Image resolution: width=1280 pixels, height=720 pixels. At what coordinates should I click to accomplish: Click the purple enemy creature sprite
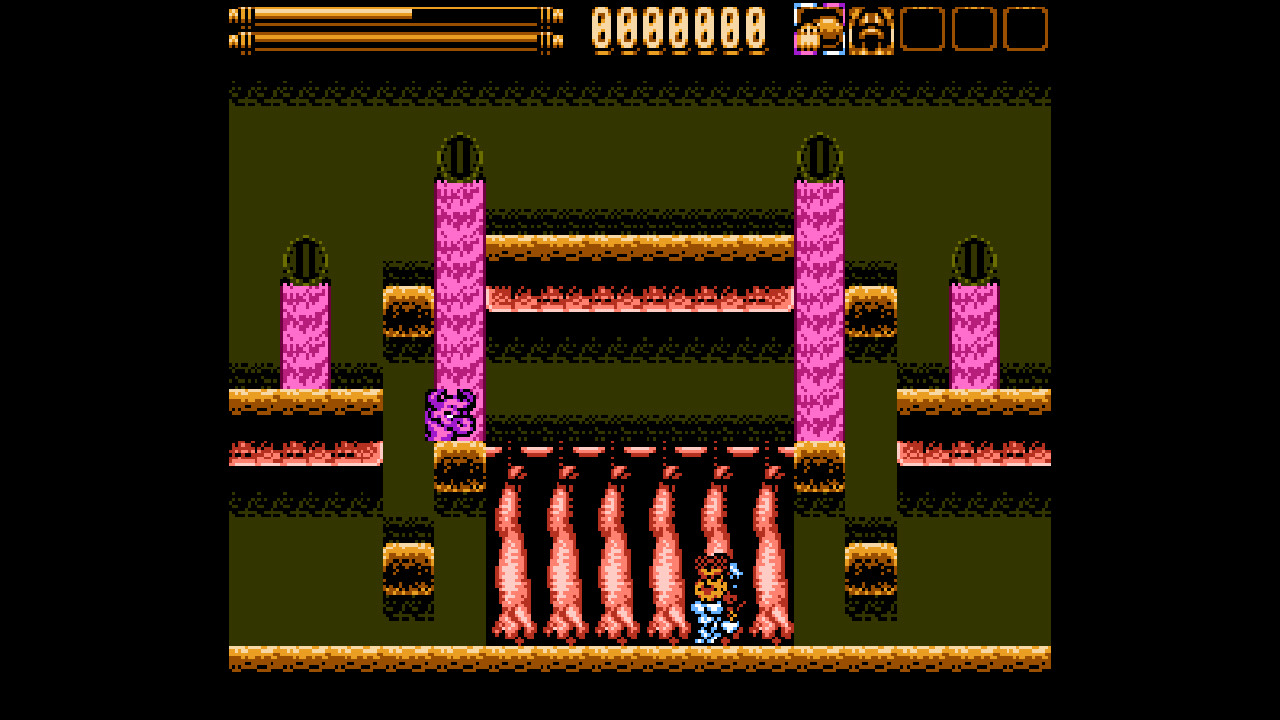[x=452, y=415]
